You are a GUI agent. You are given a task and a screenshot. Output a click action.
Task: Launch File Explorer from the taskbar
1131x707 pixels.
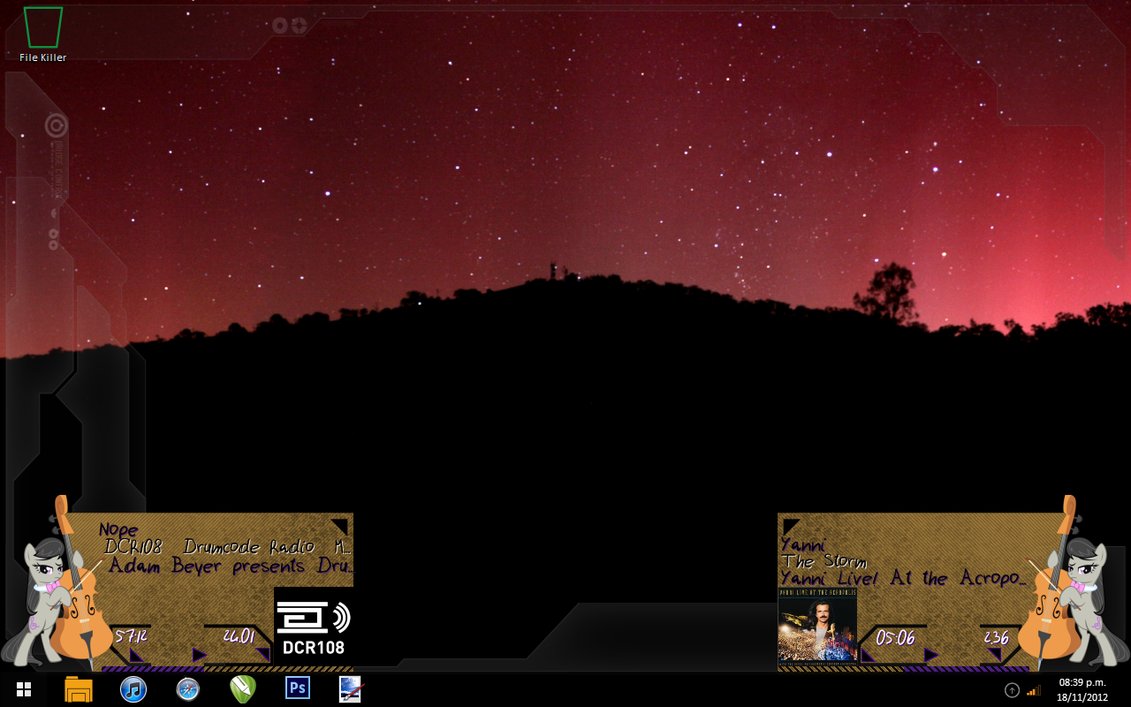pyautogui.click(x=78, y=689)
